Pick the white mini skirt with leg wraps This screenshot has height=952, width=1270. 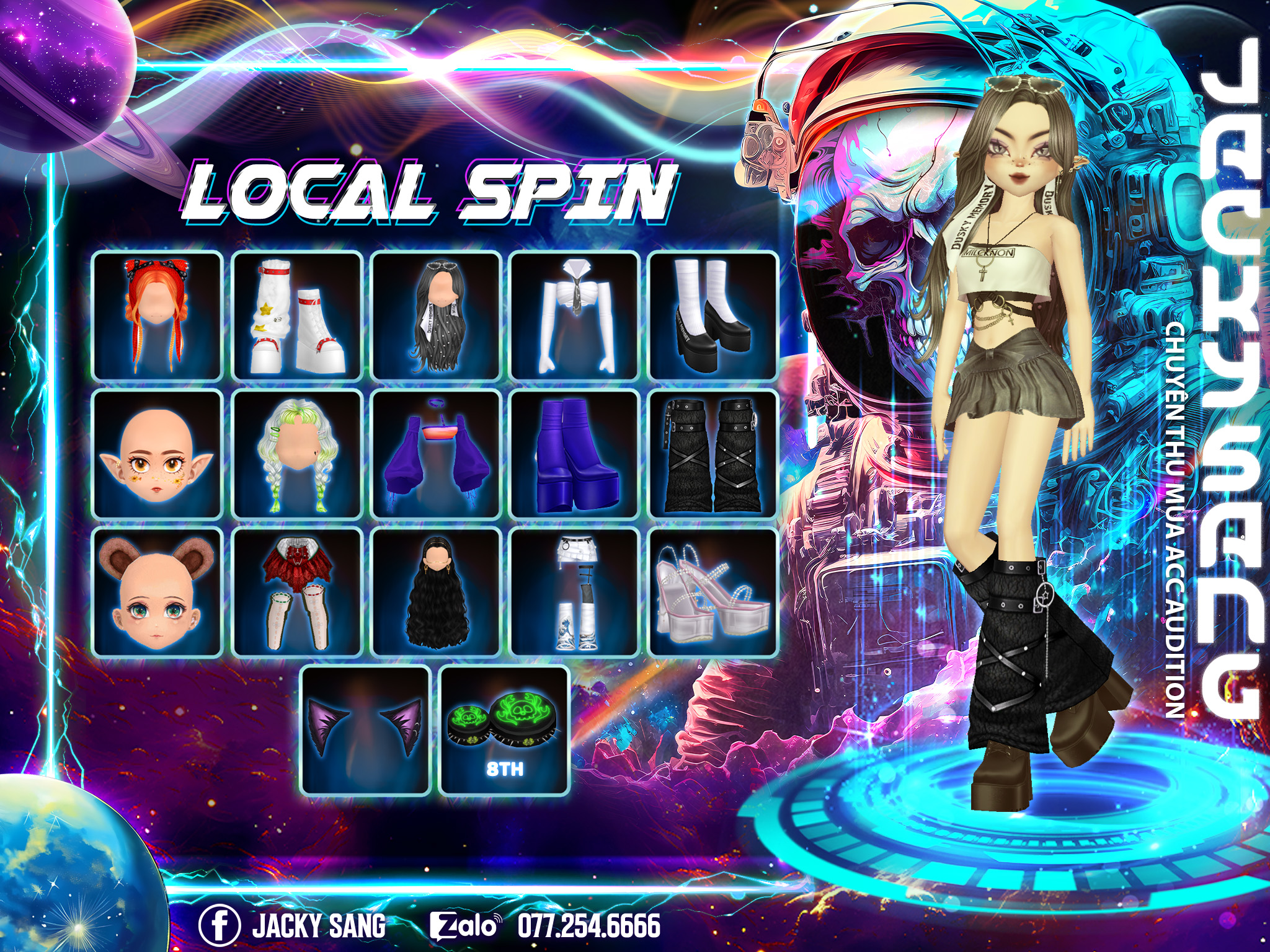point(575,593)
